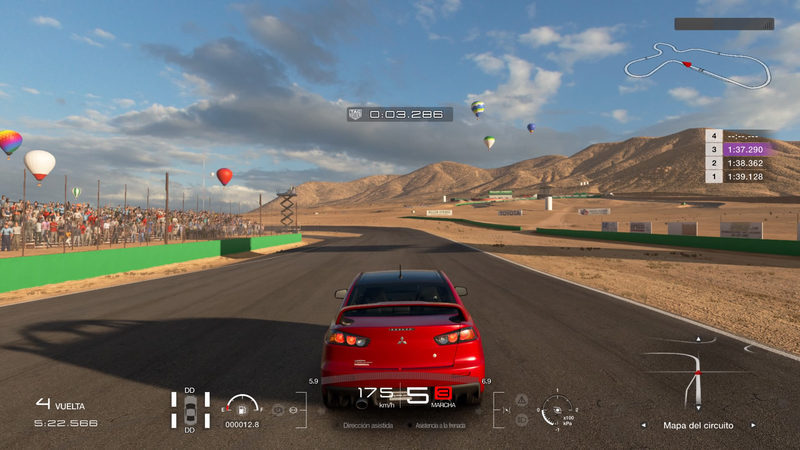Click the circuit outline minimap
Image resolution: width=800 pixels, height=450 pixels.
[x=698, y=66]
